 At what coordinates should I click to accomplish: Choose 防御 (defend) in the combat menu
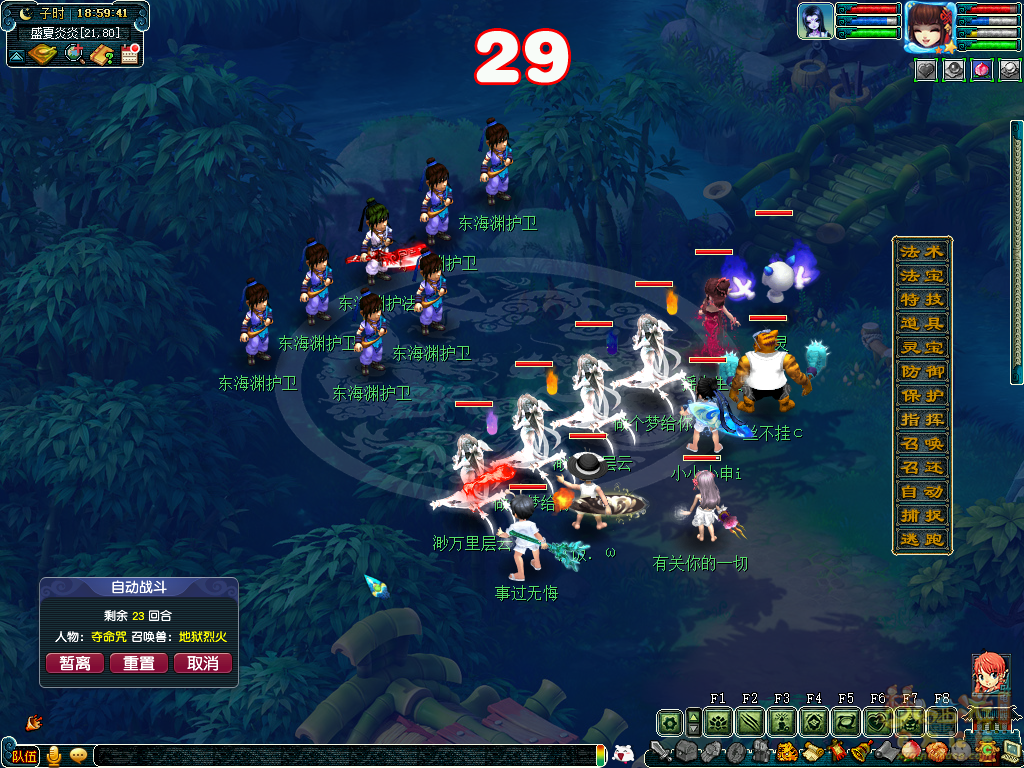(922, 371)
